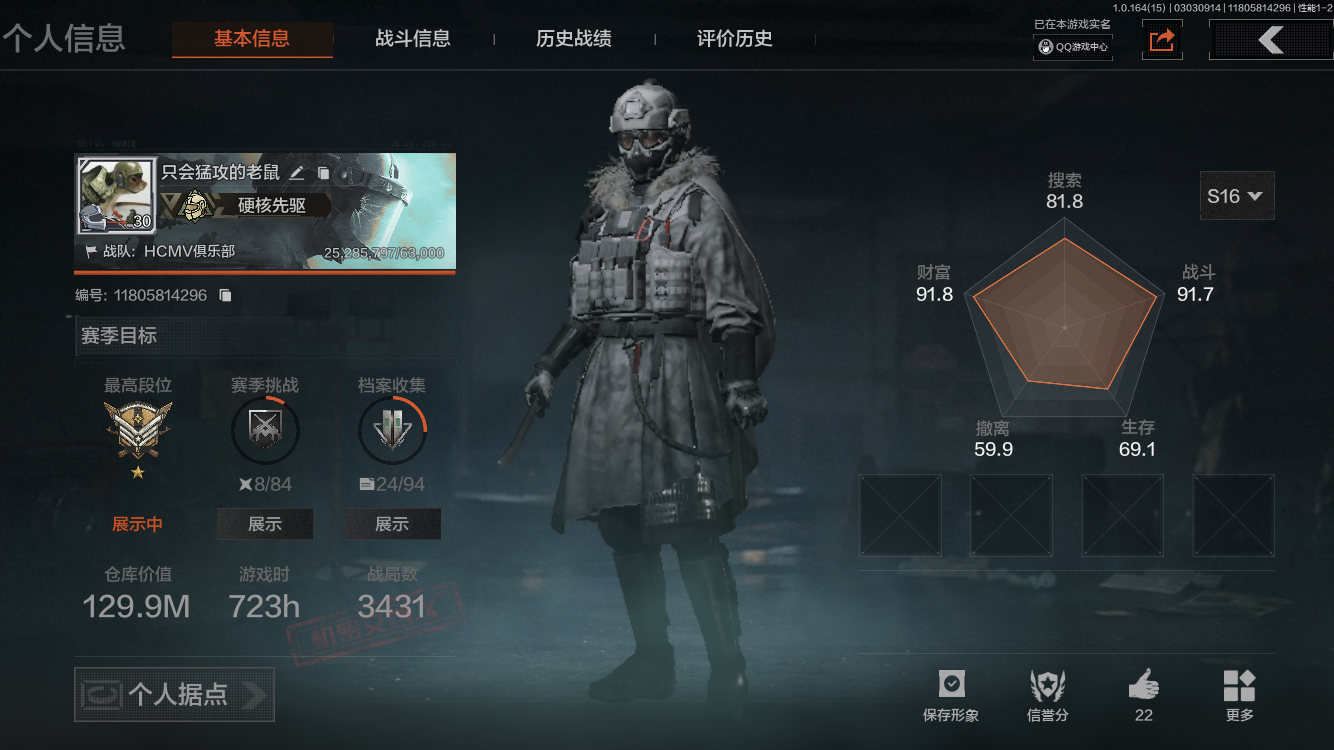The width and height of the screenshot is (1334, 750).
Task: Show the 8/84 season challenge via 展示
Action: [264, 523]
